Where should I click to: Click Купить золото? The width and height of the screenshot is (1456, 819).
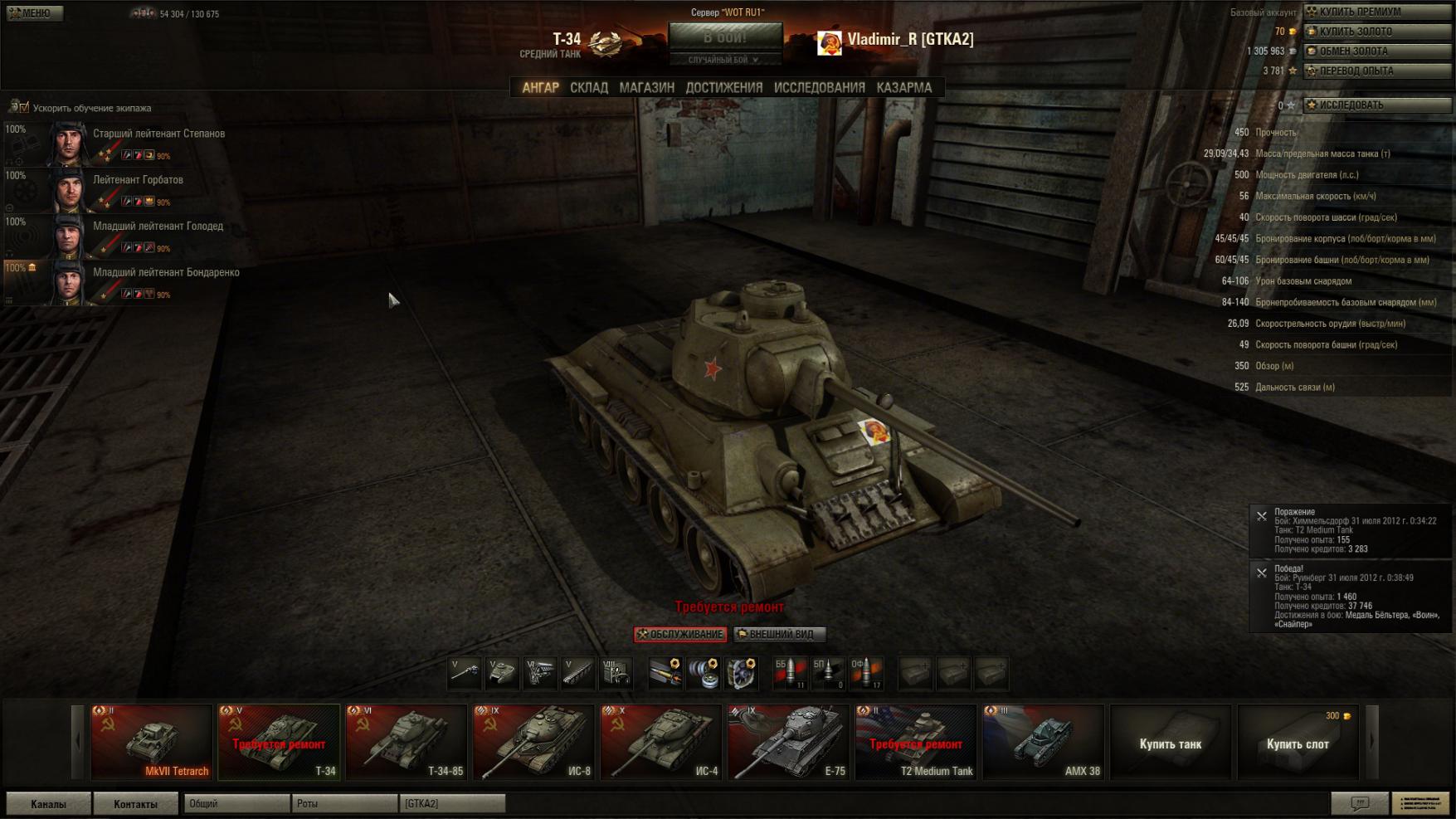tap(1377, 32)
